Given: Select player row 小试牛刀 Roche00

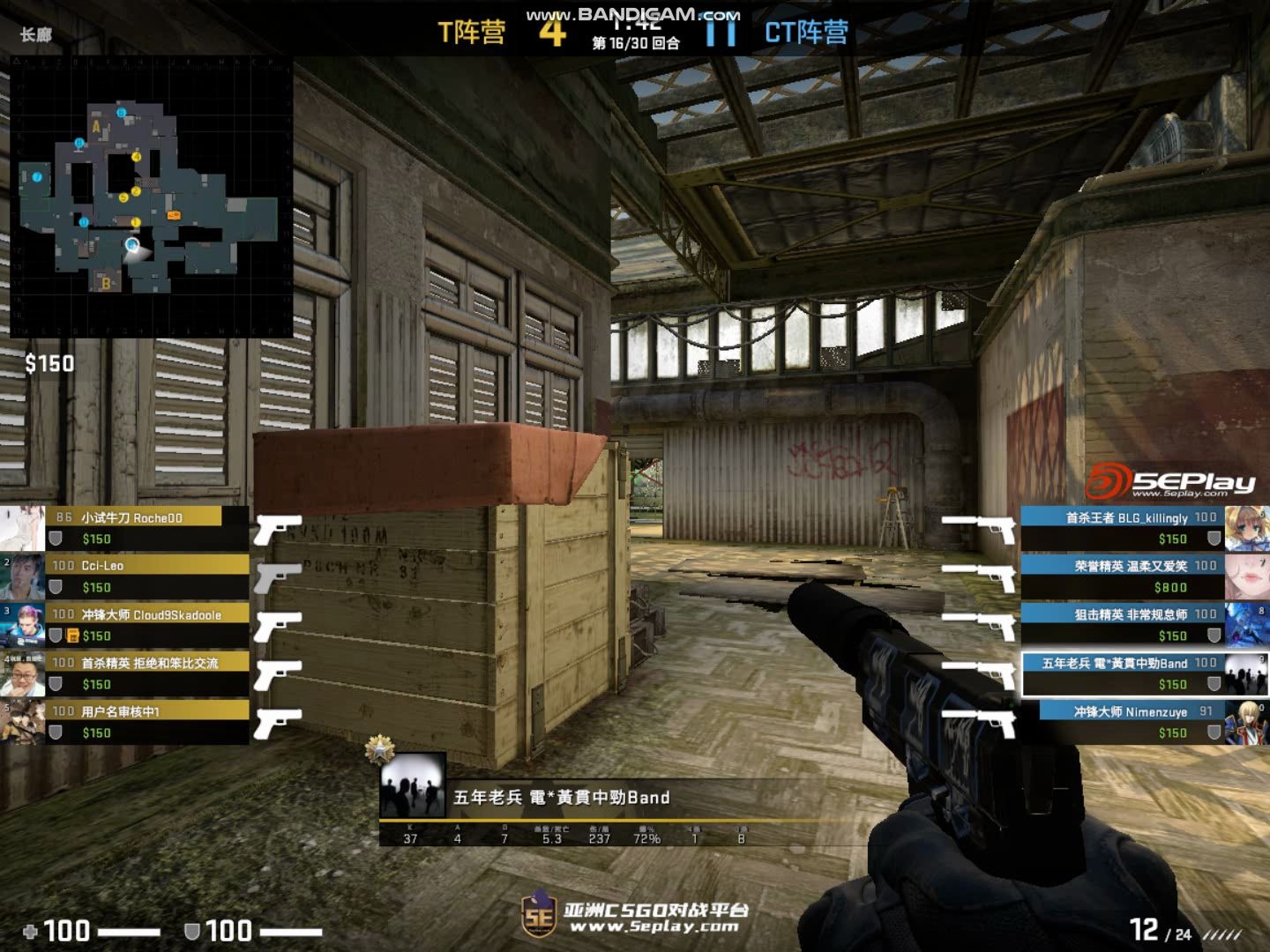Looking at the screenshot, I should point(132,527).
